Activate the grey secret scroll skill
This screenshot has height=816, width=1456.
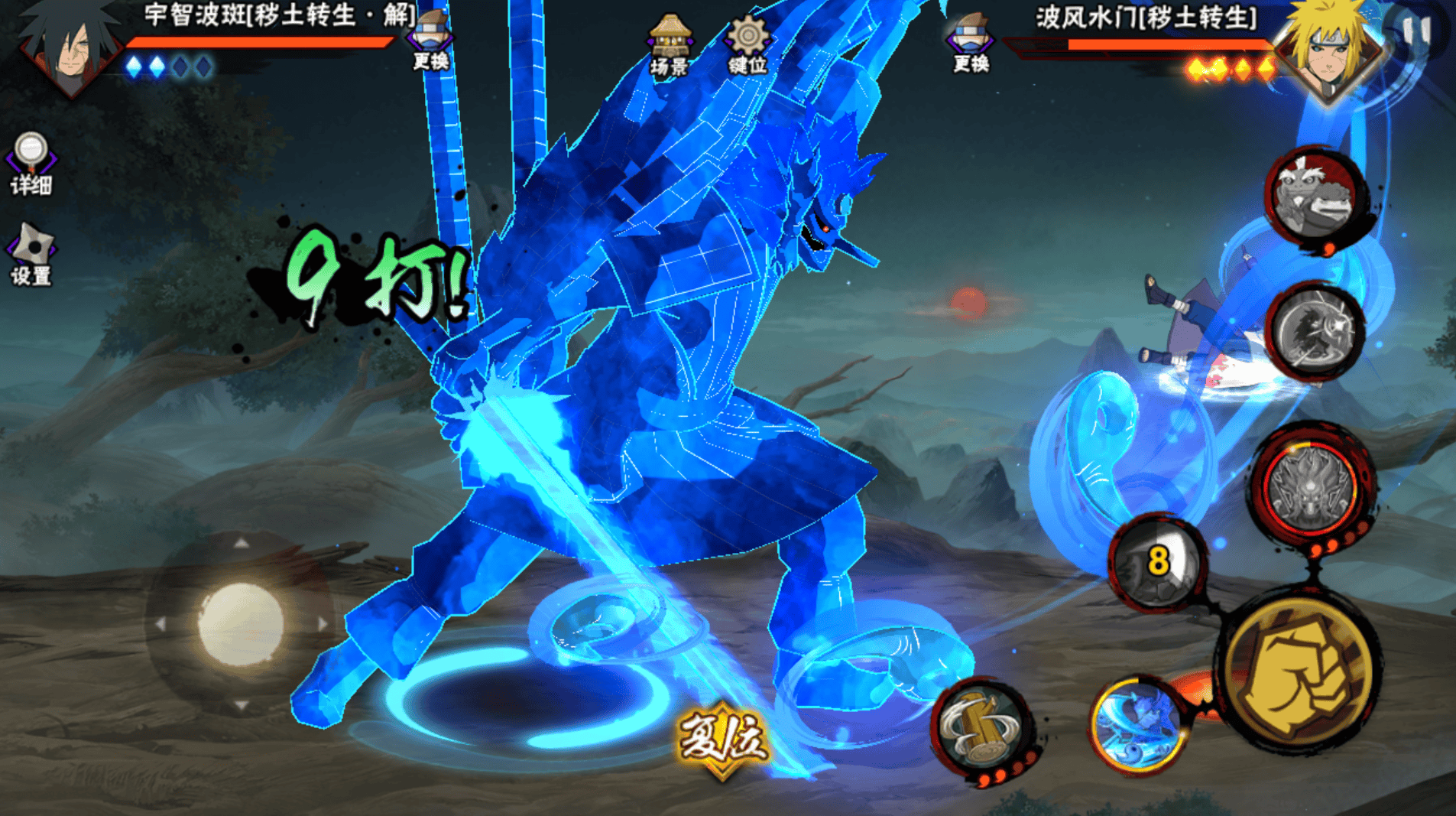1315,331
